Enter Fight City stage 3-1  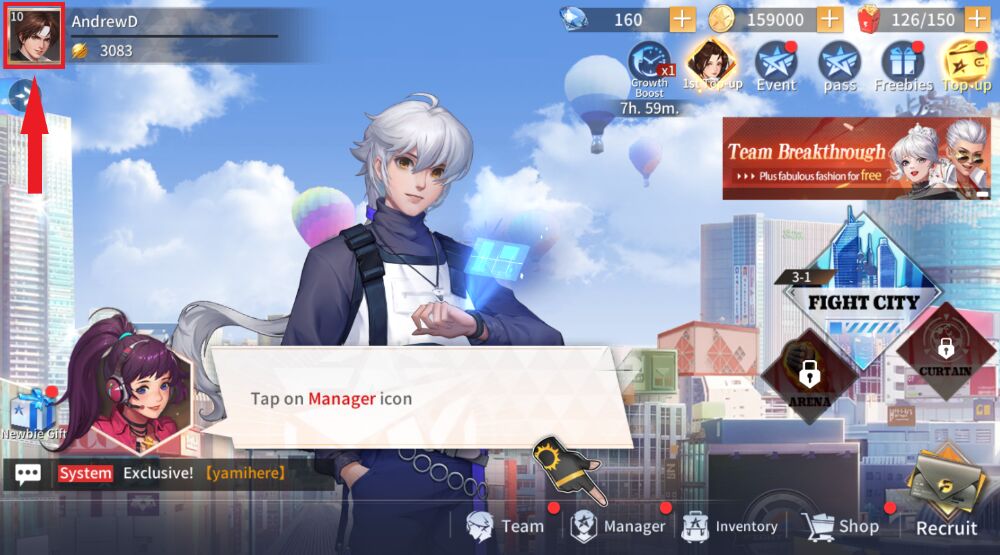pos(861,290)
